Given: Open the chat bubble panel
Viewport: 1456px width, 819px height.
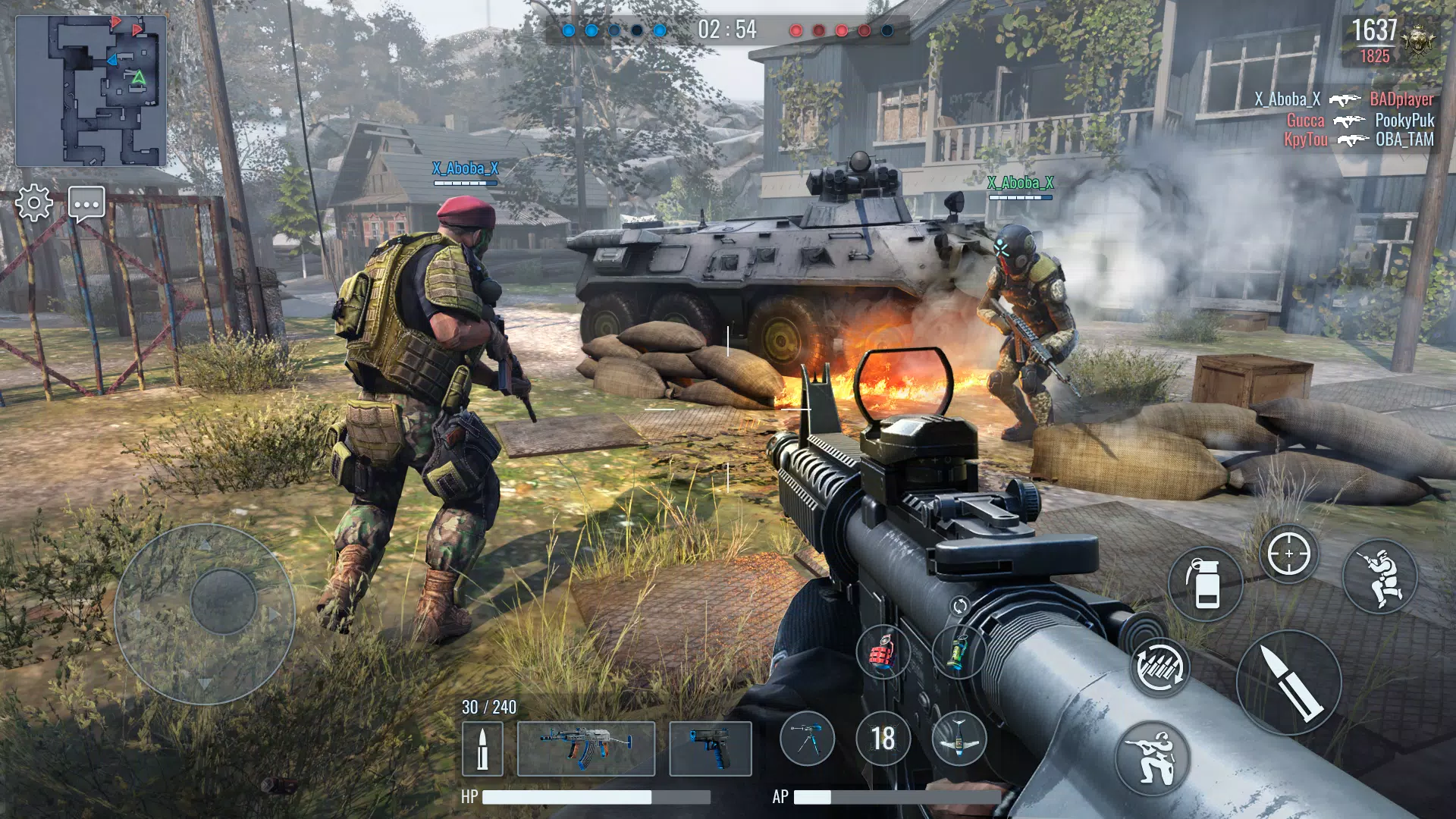Looking at the screenshot, I should coord(86,203).
